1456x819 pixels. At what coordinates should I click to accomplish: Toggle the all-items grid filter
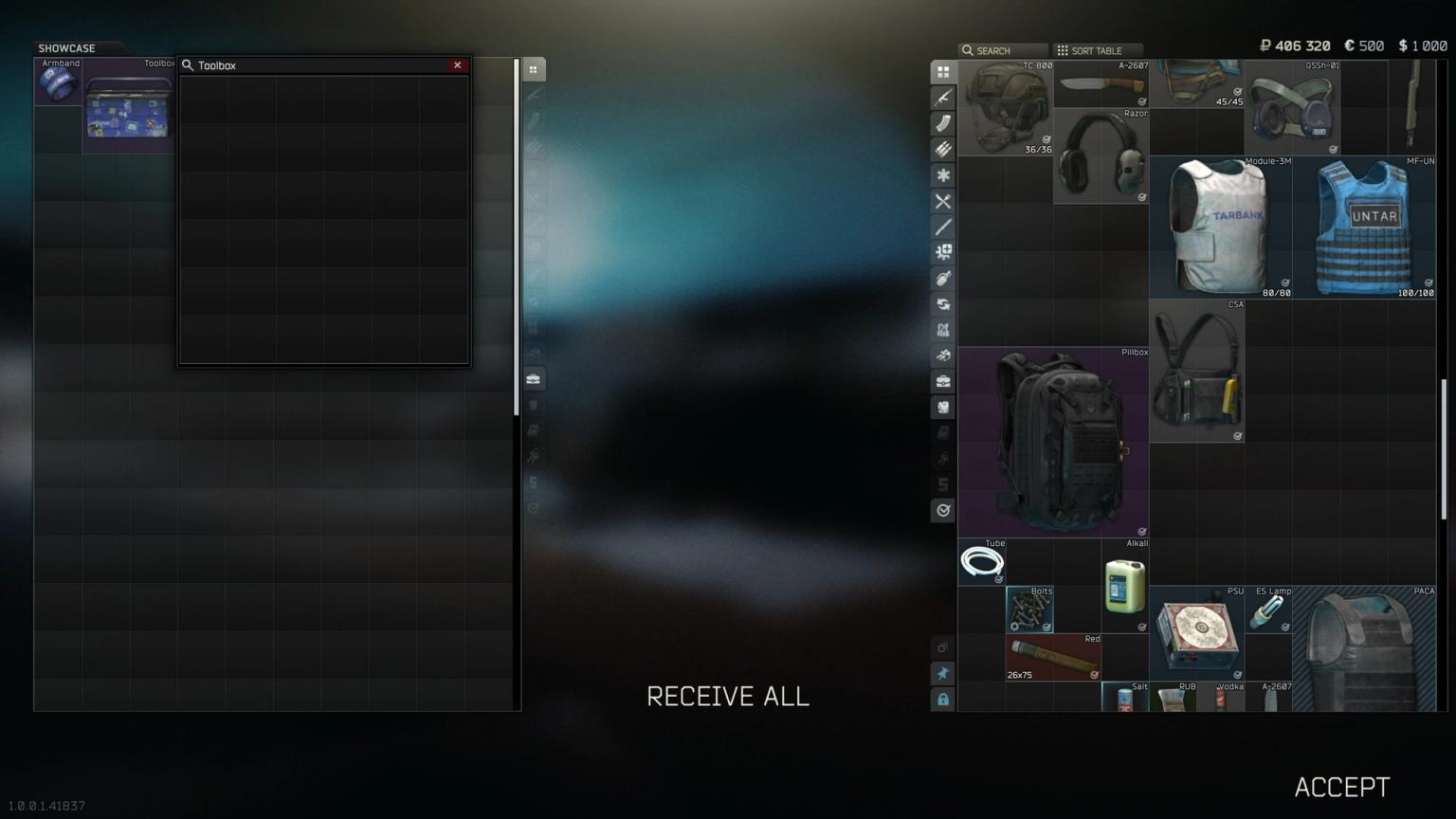[x=943, y=71]
